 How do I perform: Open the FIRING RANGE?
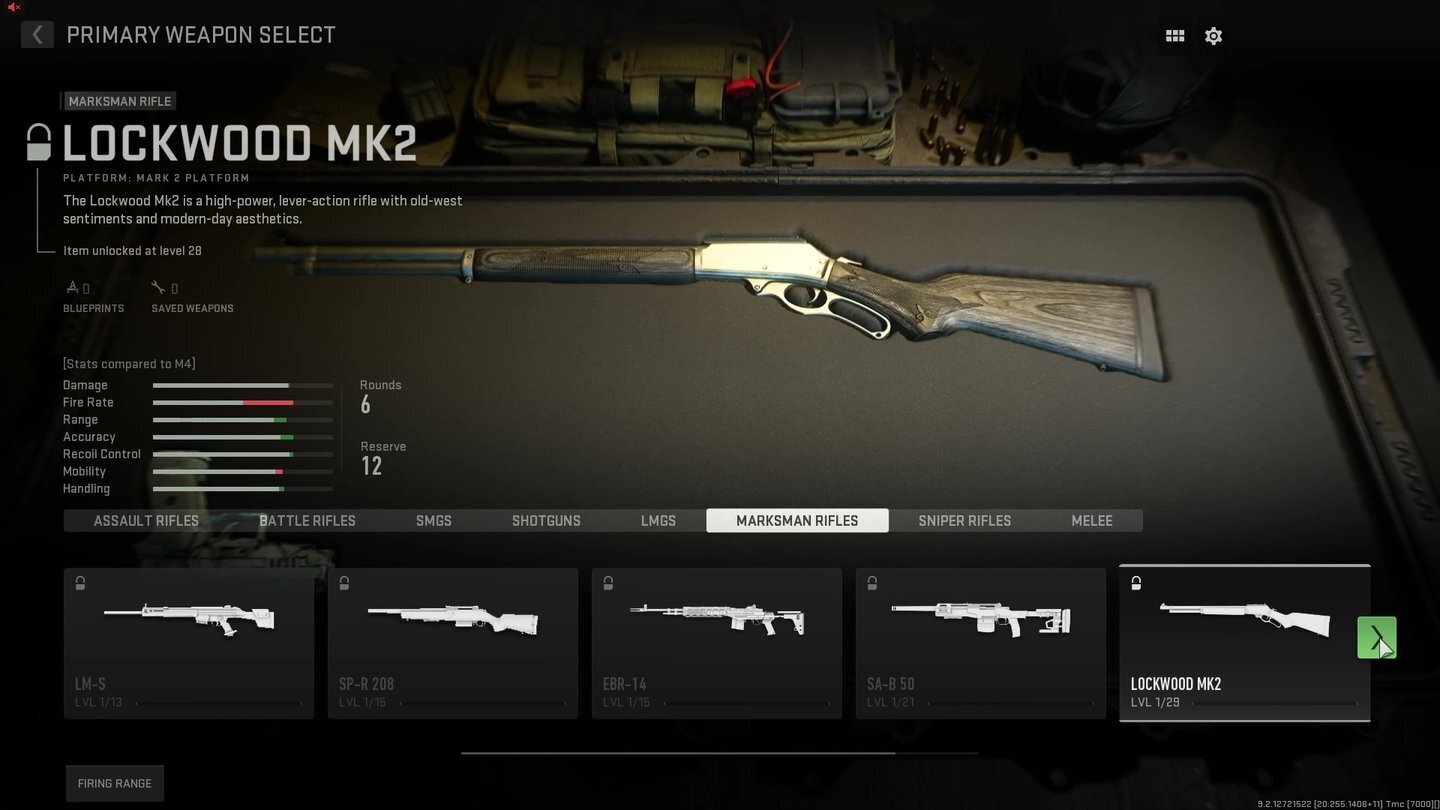click(114, 783)
